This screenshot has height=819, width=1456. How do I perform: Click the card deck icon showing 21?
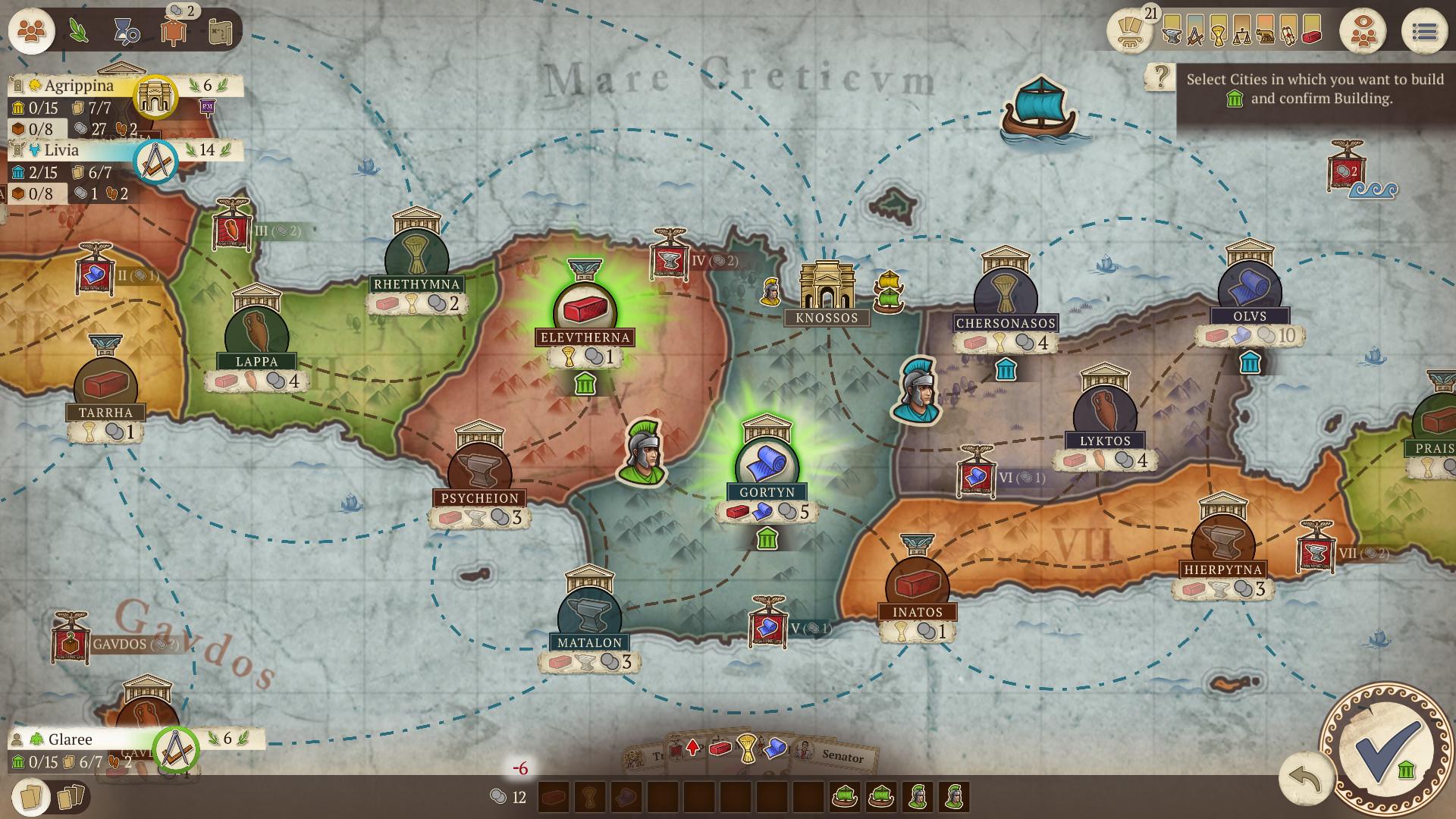tap(1129, 32)
